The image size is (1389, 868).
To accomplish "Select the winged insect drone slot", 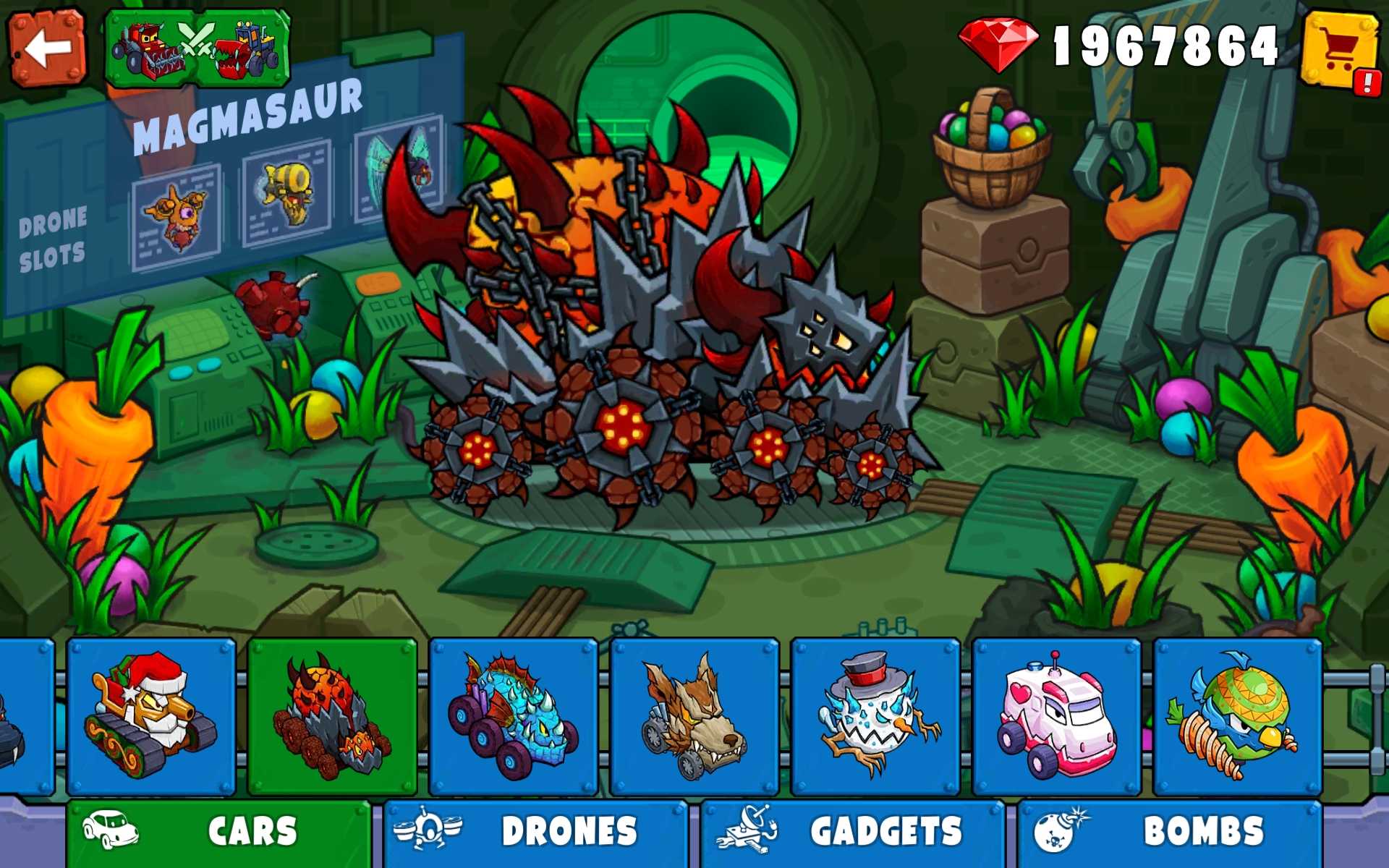I will [399, 171].
